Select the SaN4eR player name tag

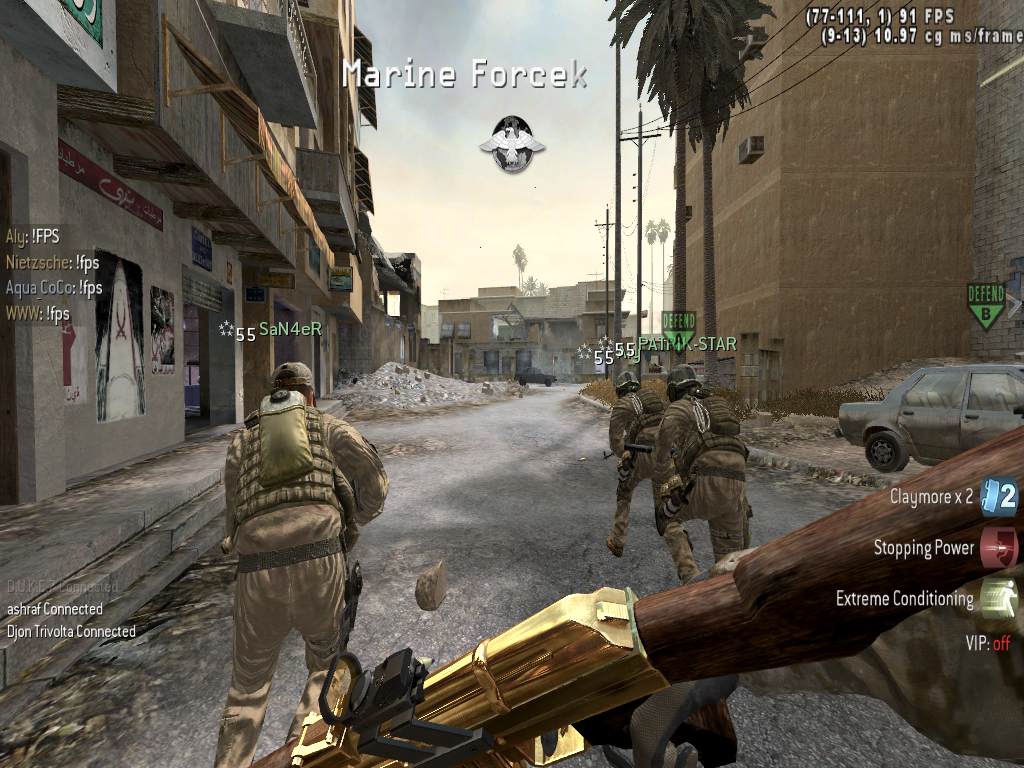point(290,328)
